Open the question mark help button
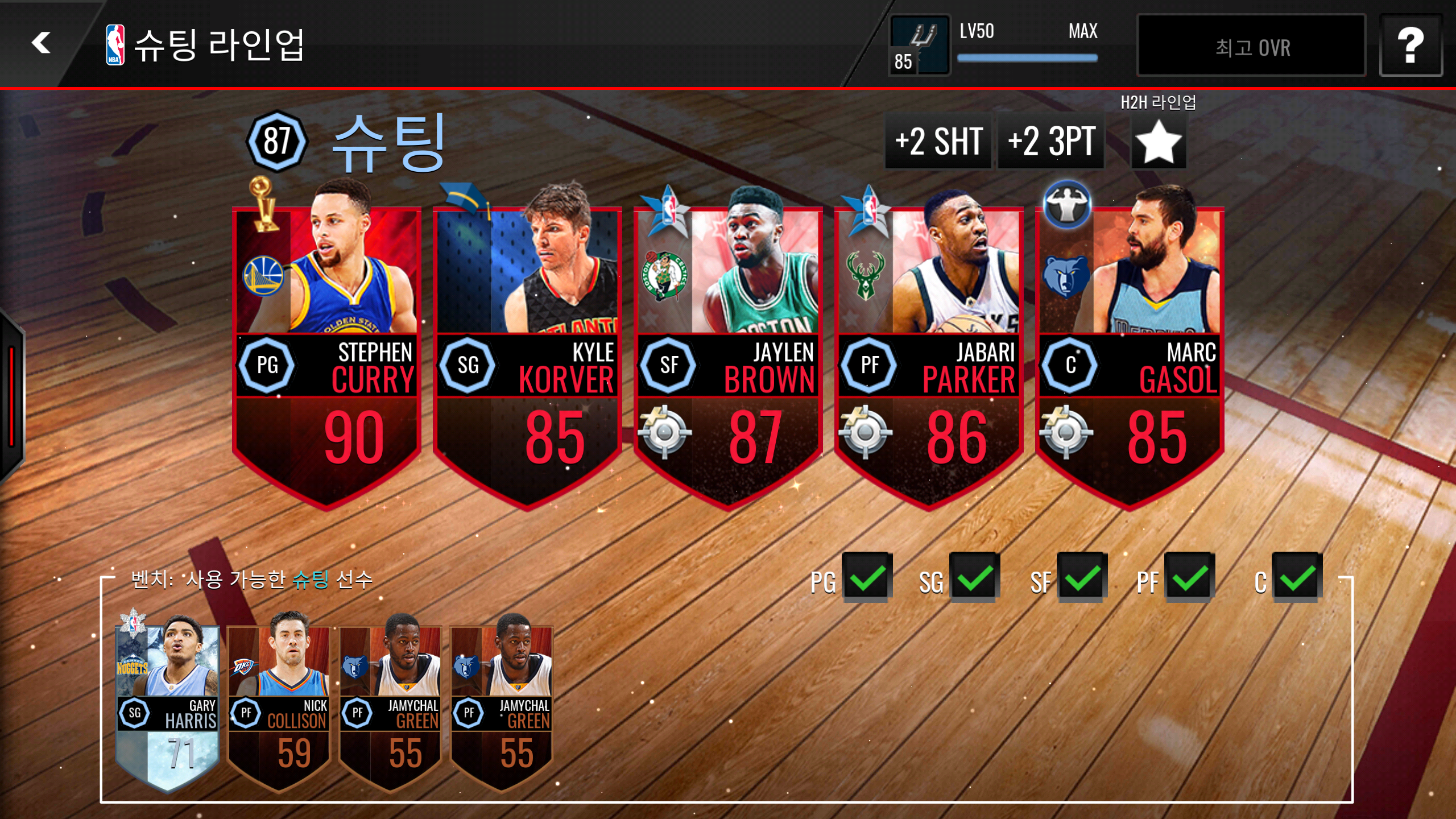This screenshot has height=819, width=1456. pyautogui.click(x=1410, y=45)
